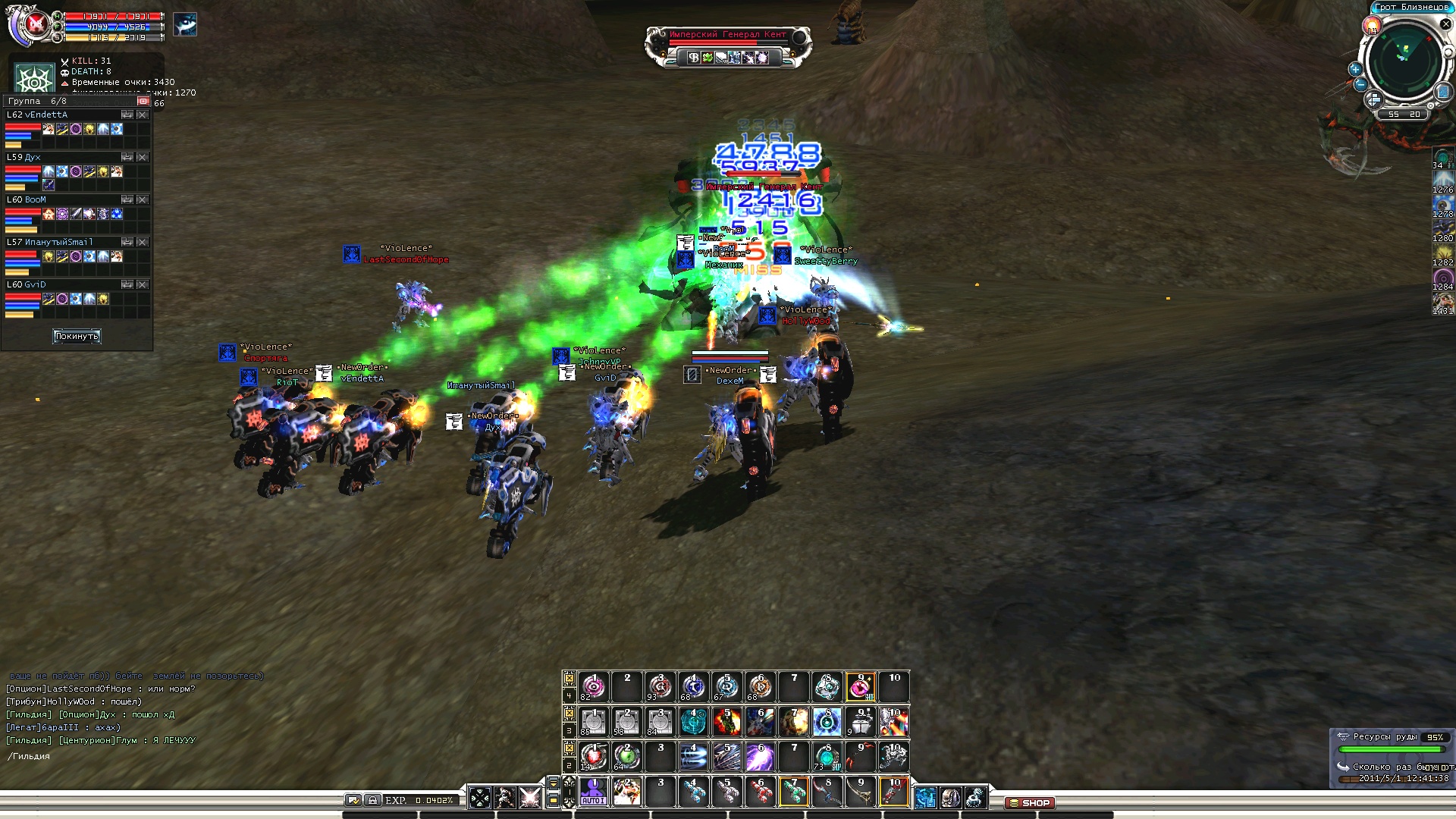Screen dimensions: 1456x819
Task: Select the orange-highlighted red weapon in slot 10
Action: pyautogui.click(x=893, y=792)
